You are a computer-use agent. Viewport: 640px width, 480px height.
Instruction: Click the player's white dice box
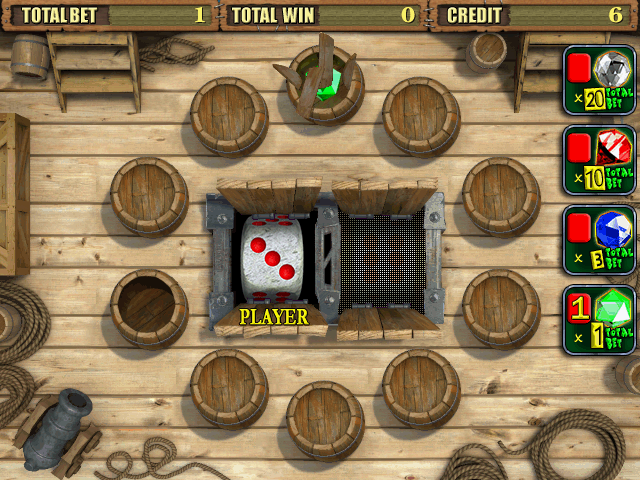coord(270,260)
